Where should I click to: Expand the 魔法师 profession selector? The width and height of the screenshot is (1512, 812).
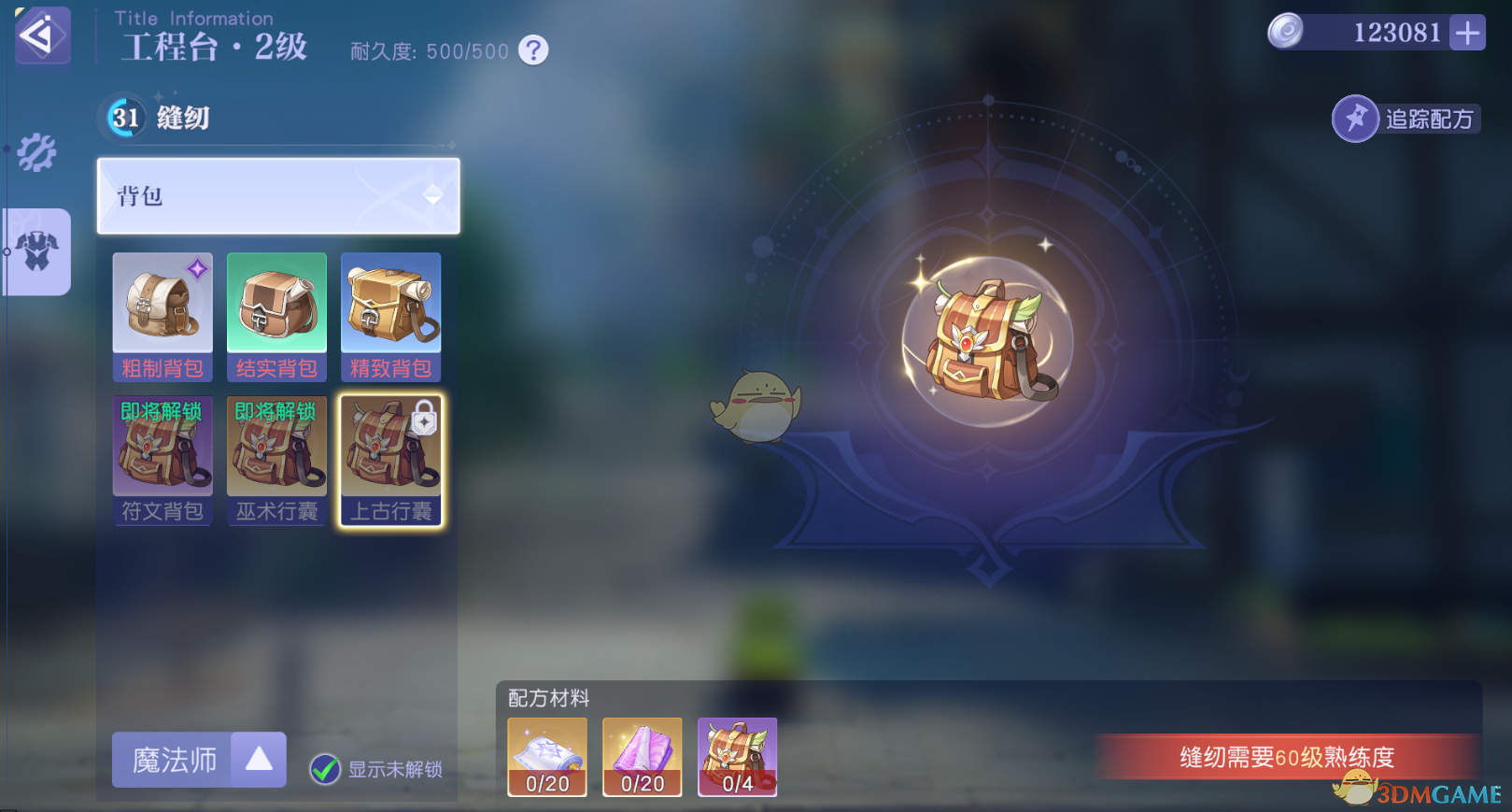pyautogui.click(x=198, y=760)
